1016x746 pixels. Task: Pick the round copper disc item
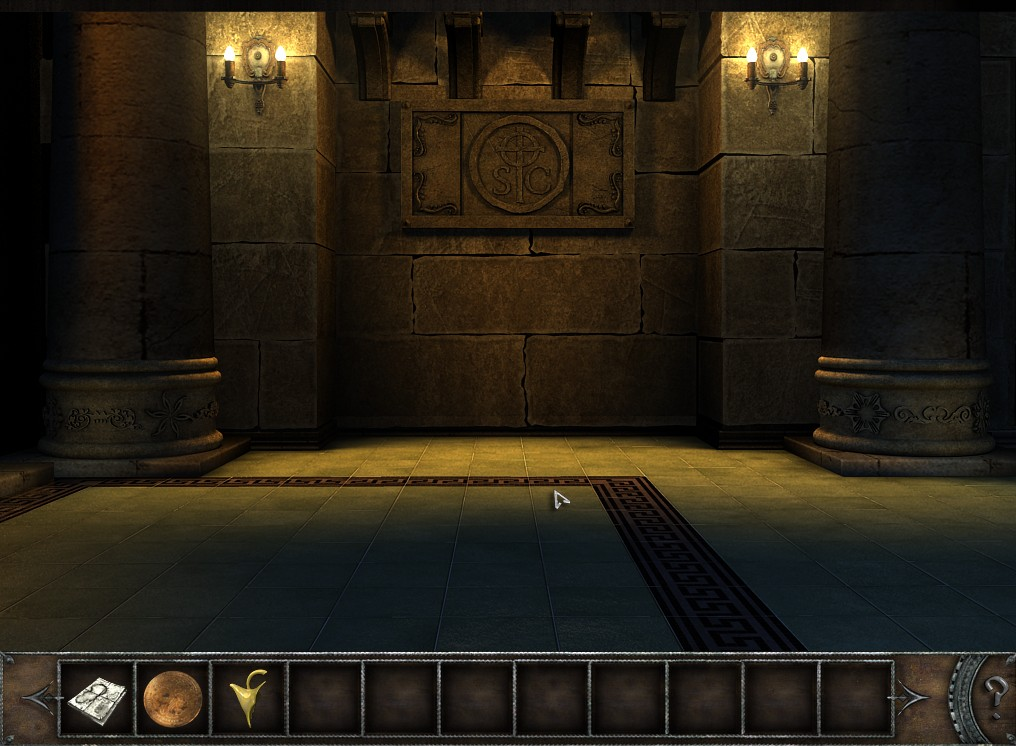172,697
